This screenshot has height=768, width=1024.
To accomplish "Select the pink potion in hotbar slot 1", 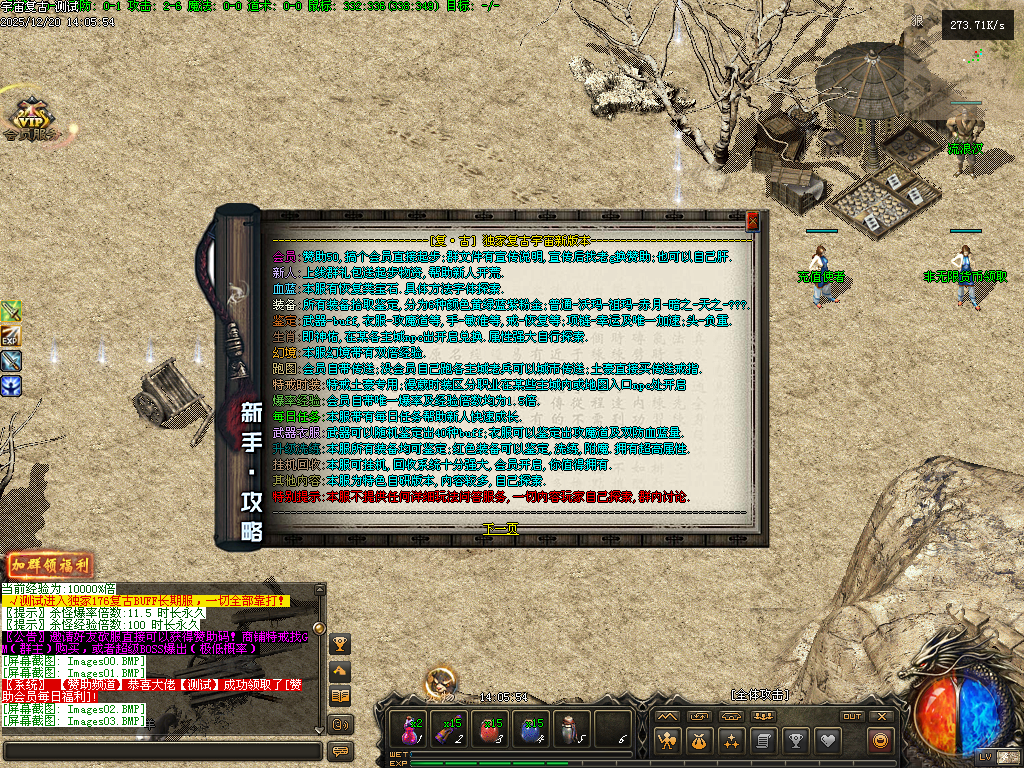I will [x=410, y=729].
